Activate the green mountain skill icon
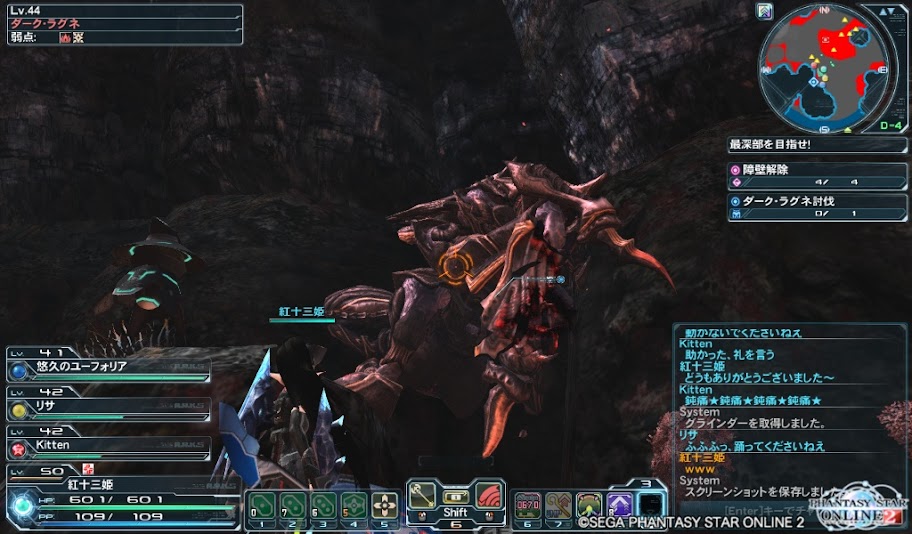The width and height of the screenshot is (912, 534). [589, 505]
